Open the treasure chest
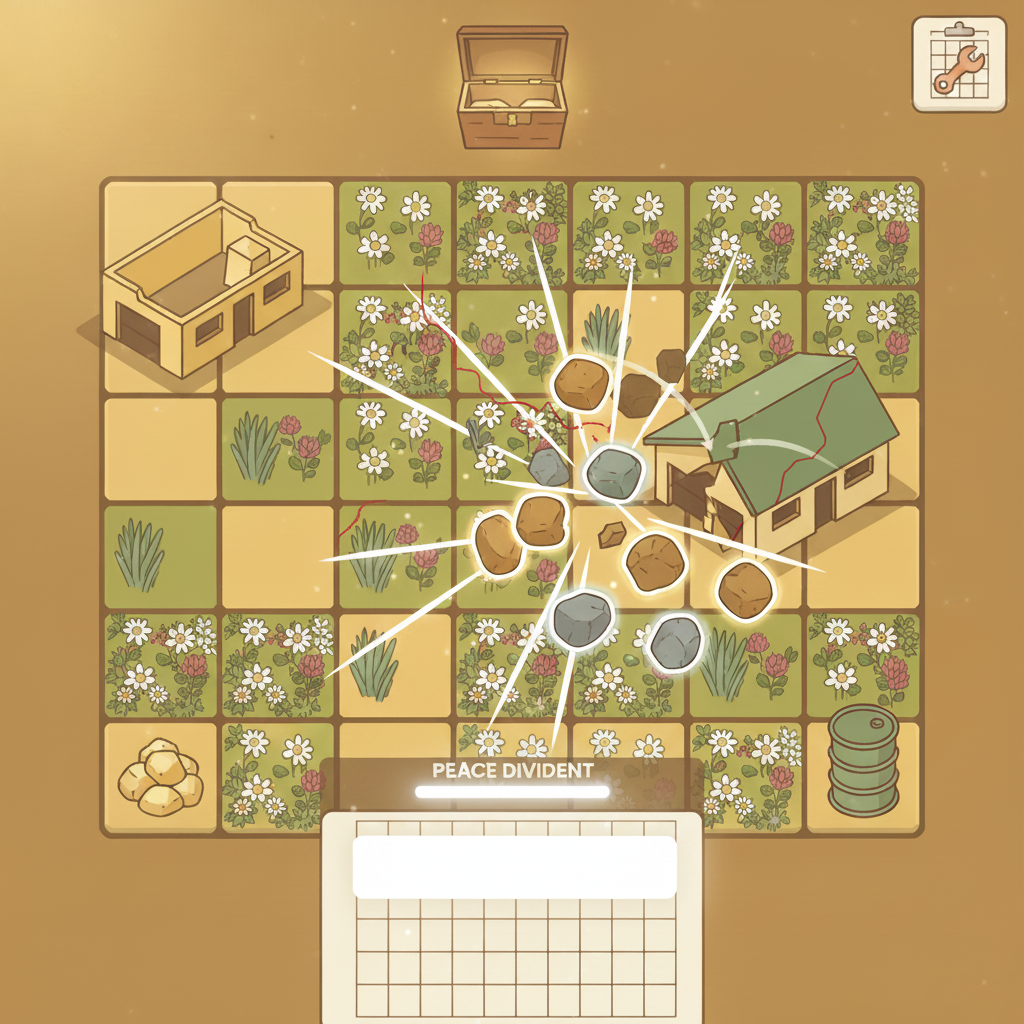 coord(511,88)
